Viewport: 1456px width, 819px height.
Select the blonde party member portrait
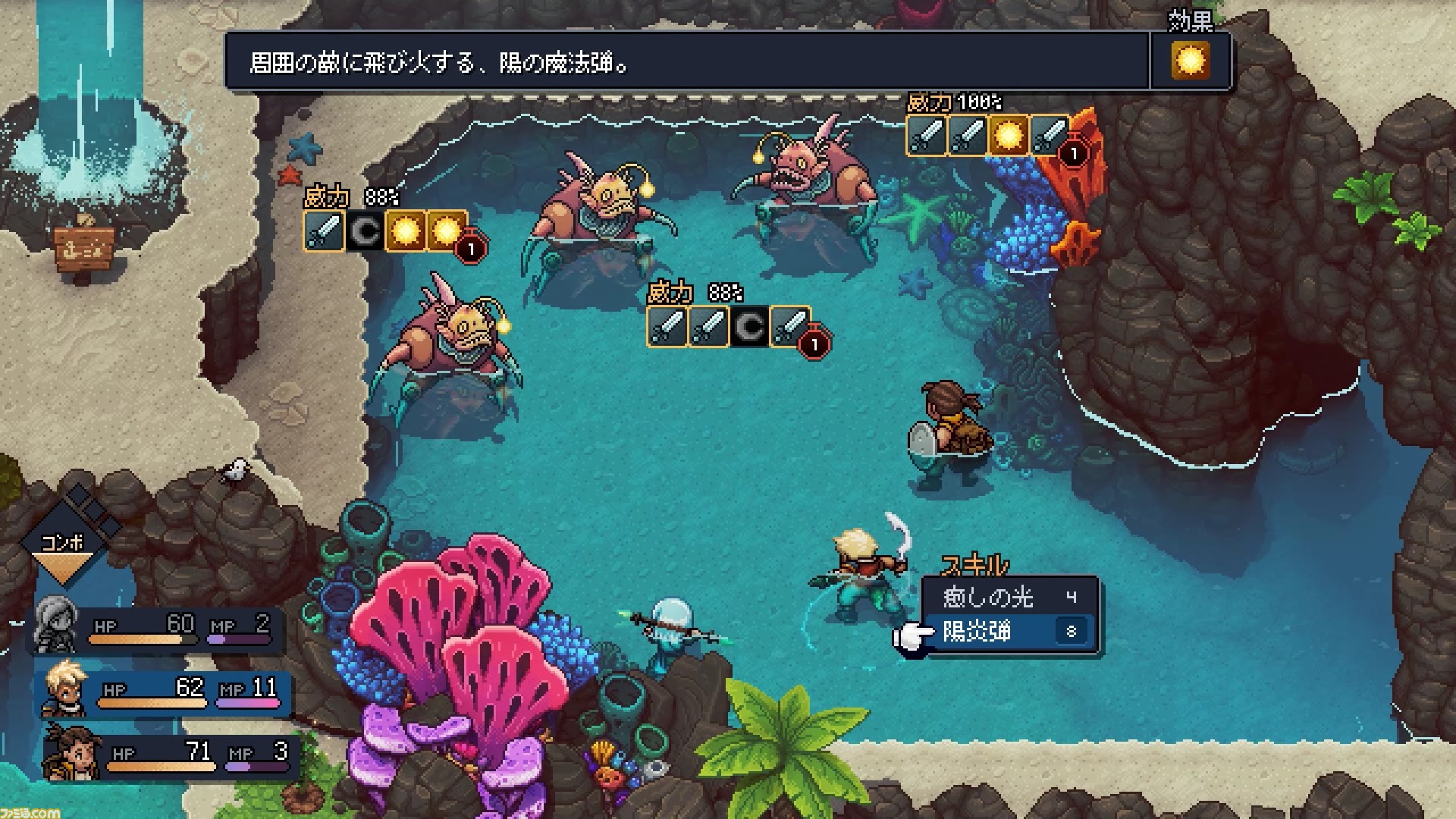(64, 690)
